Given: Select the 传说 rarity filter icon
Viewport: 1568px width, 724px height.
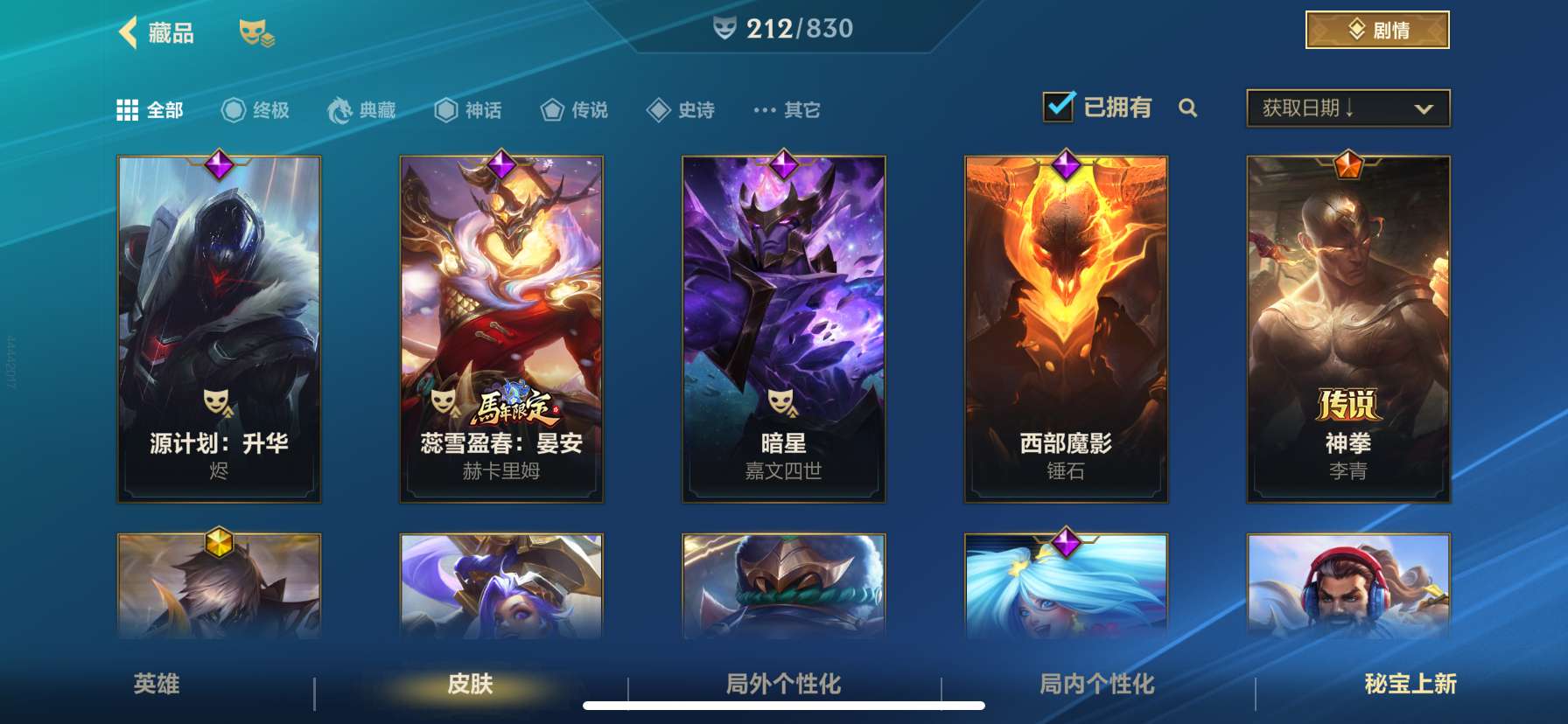Looking at the screenshot, I should [x=553, y=110].
